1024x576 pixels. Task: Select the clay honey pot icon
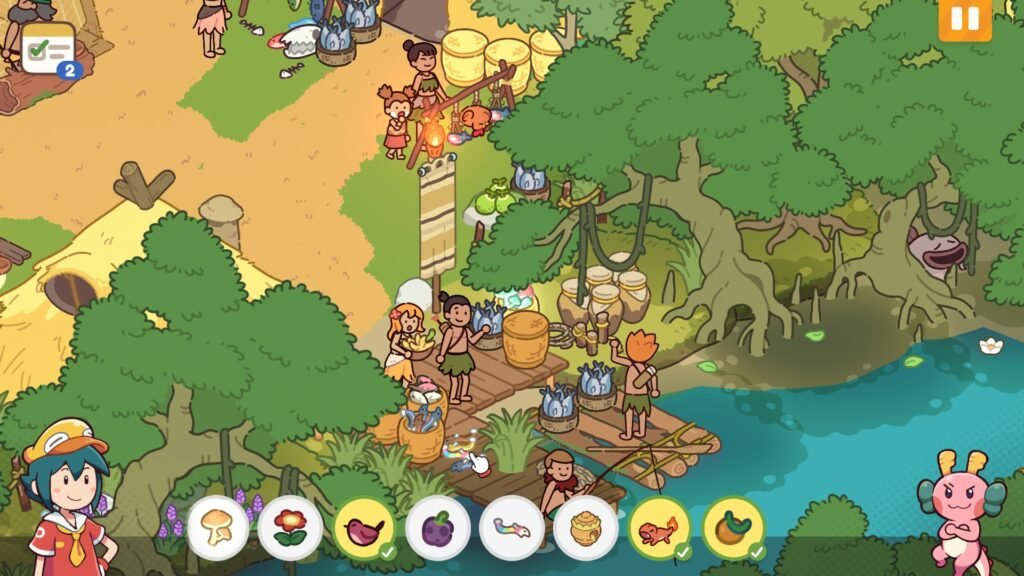(x=585, y=527)
